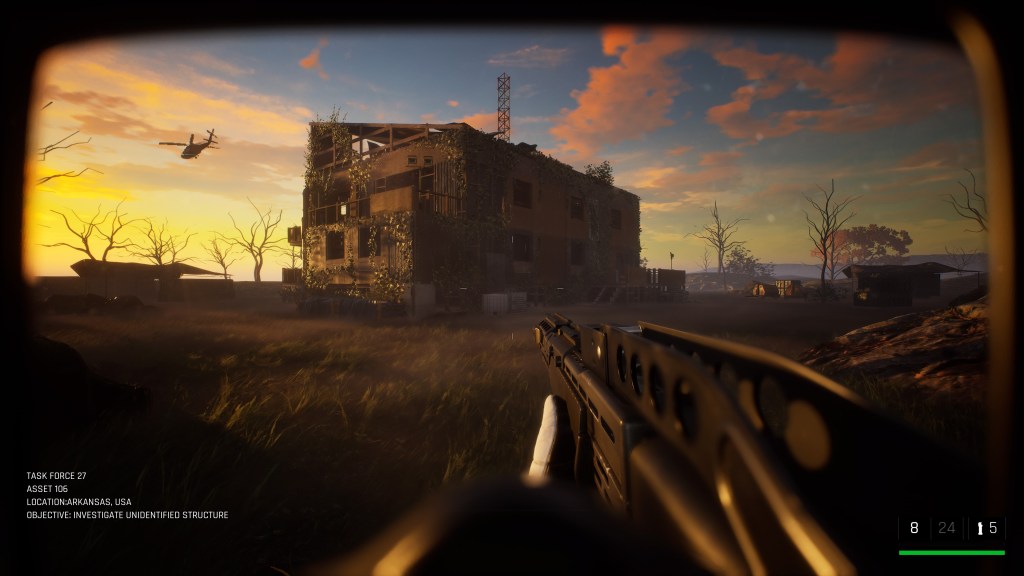Click the mission objective tracker text
The height and width of the screenshot is (576, 1024).
point(127,515)
